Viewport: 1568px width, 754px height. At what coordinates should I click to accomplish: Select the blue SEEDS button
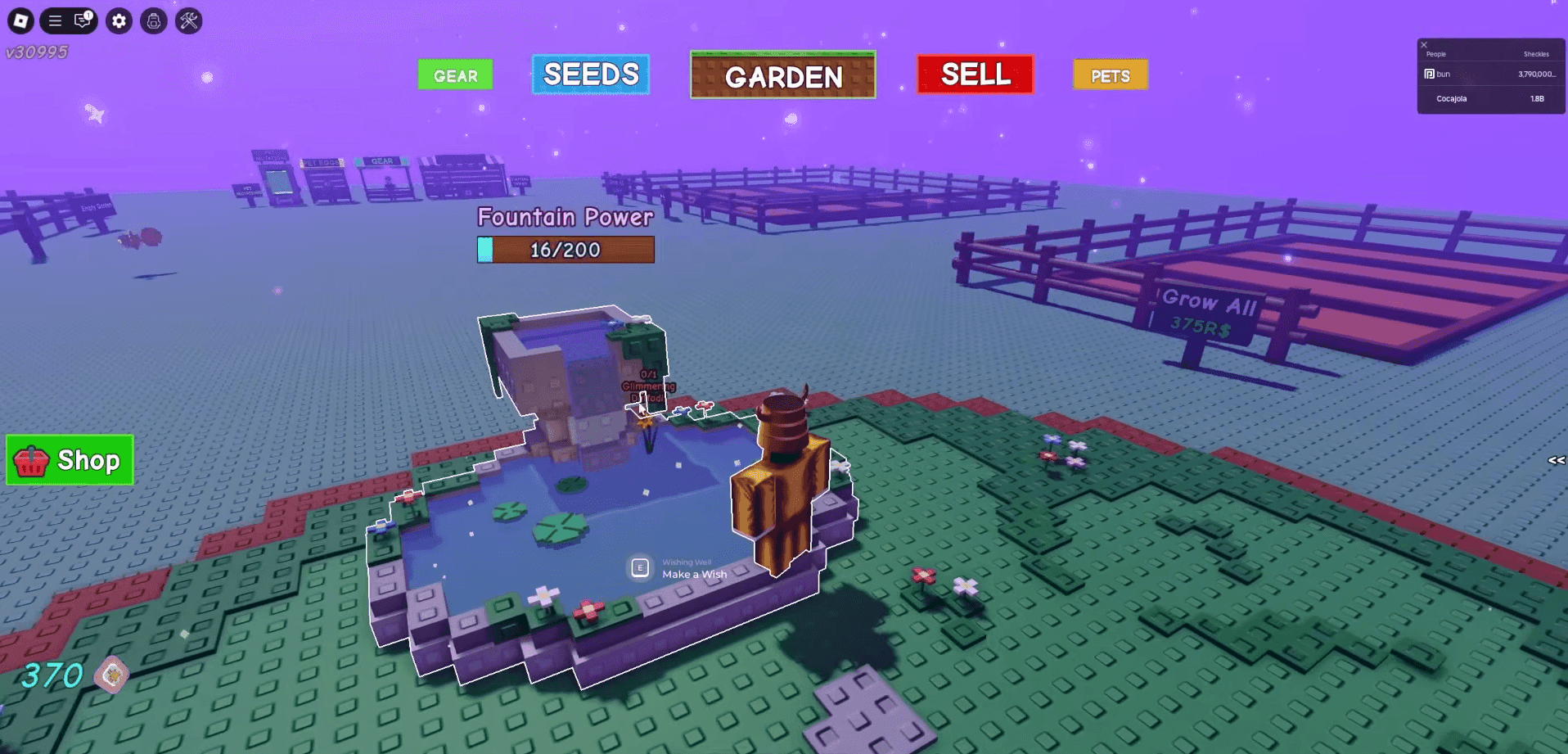click(591, 74)
